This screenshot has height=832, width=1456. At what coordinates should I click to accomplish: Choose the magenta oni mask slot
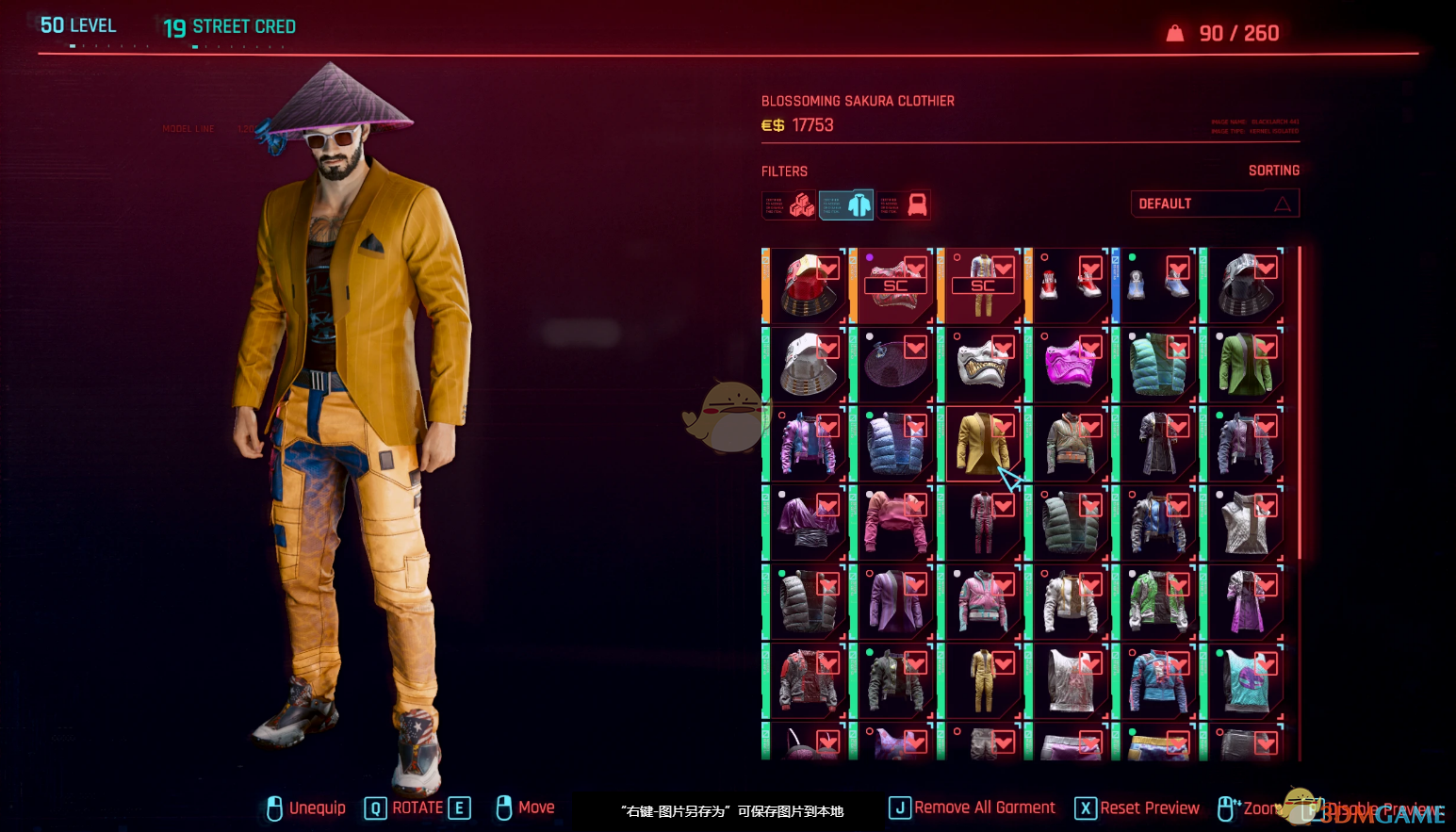(1070, 364)
